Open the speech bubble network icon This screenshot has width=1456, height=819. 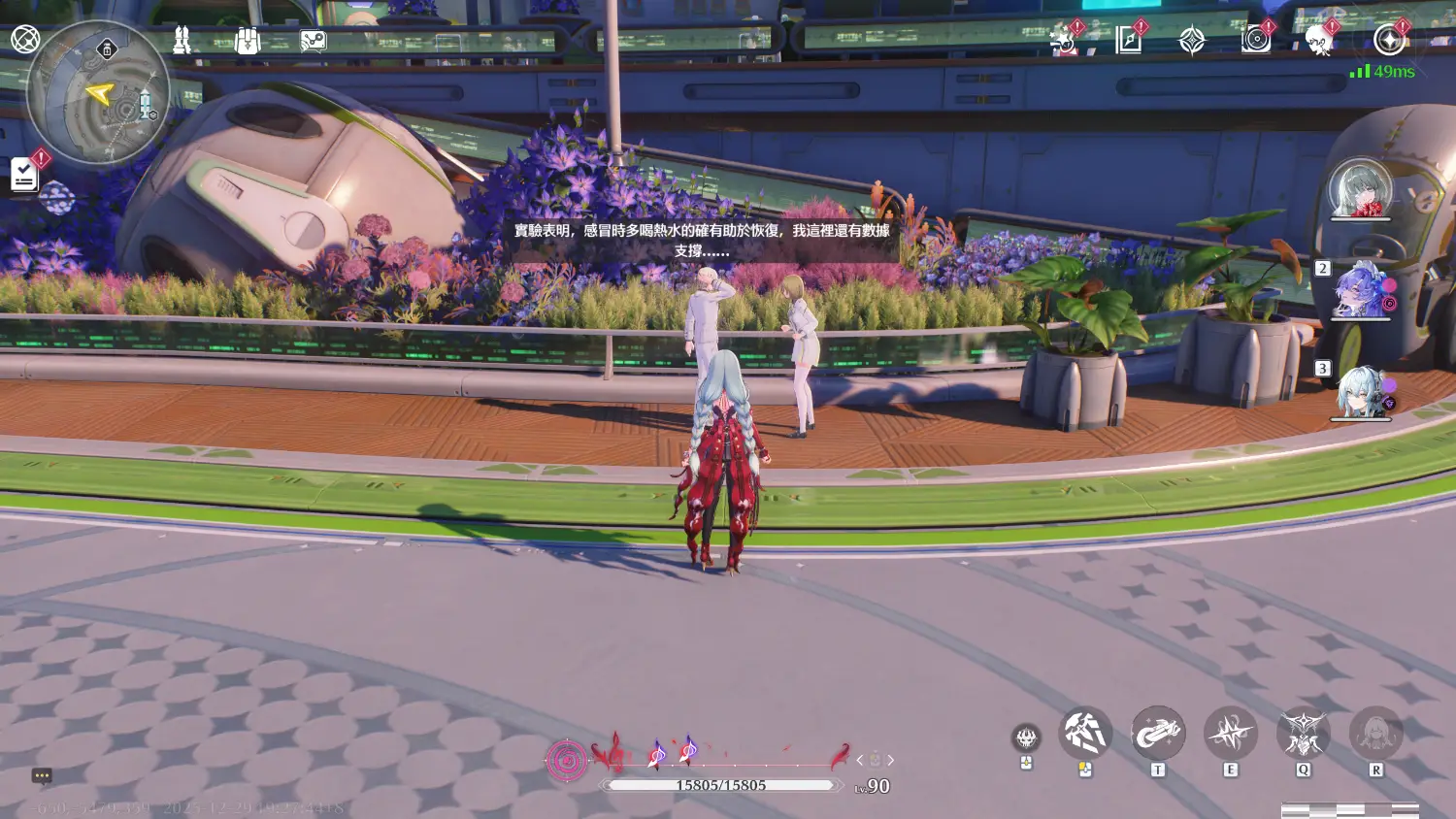(313, 41)
